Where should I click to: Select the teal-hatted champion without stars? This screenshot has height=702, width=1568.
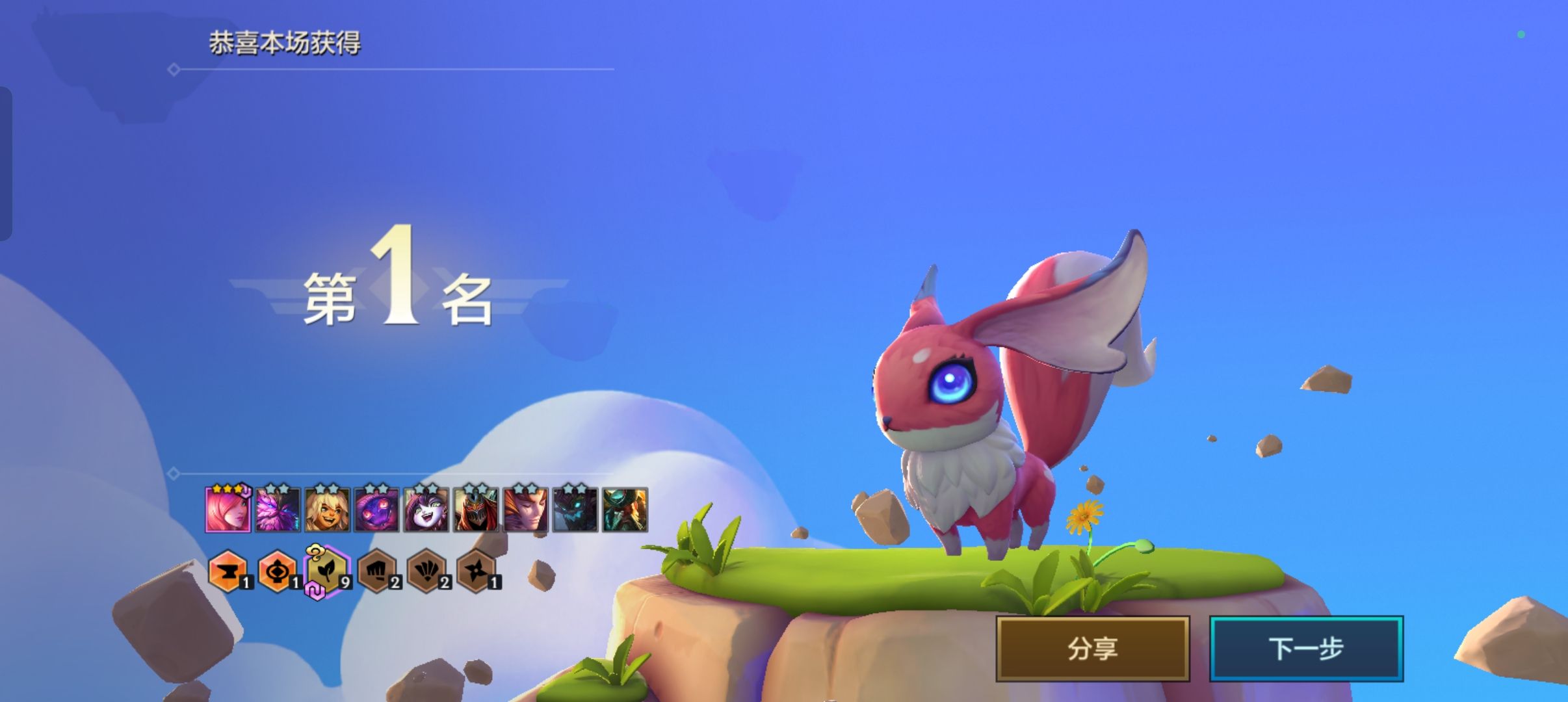(625, 510)
